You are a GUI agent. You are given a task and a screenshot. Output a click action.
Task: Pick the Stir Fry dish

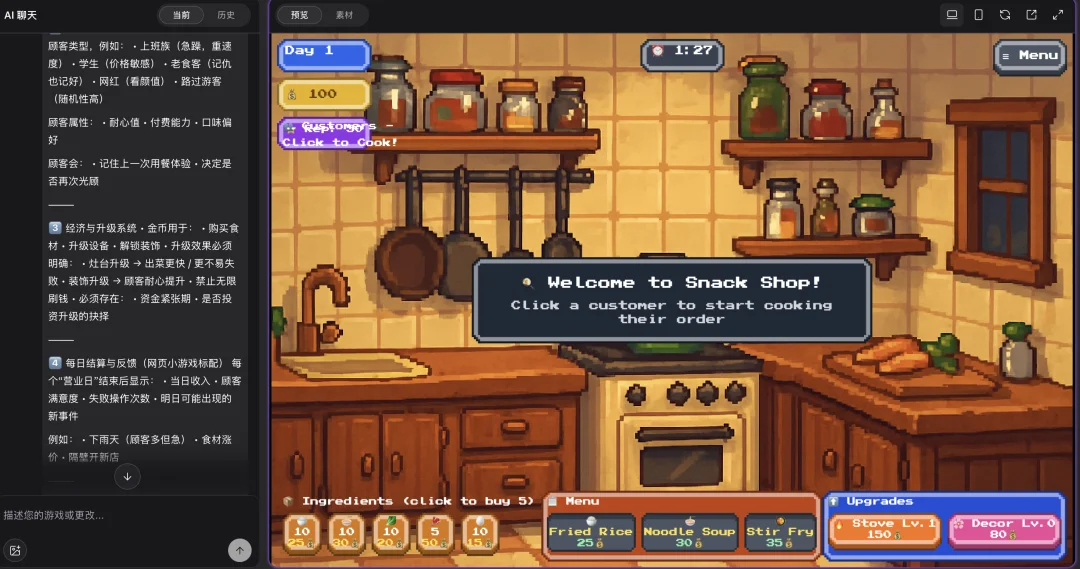pos(780,536)
